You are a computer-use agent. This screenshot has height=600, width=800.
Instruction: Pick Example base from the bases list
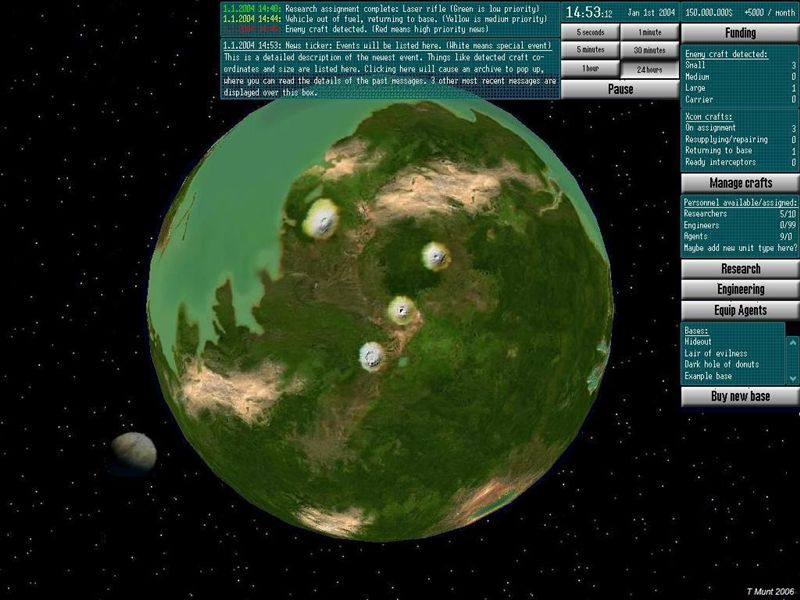[x=707, y=375]
